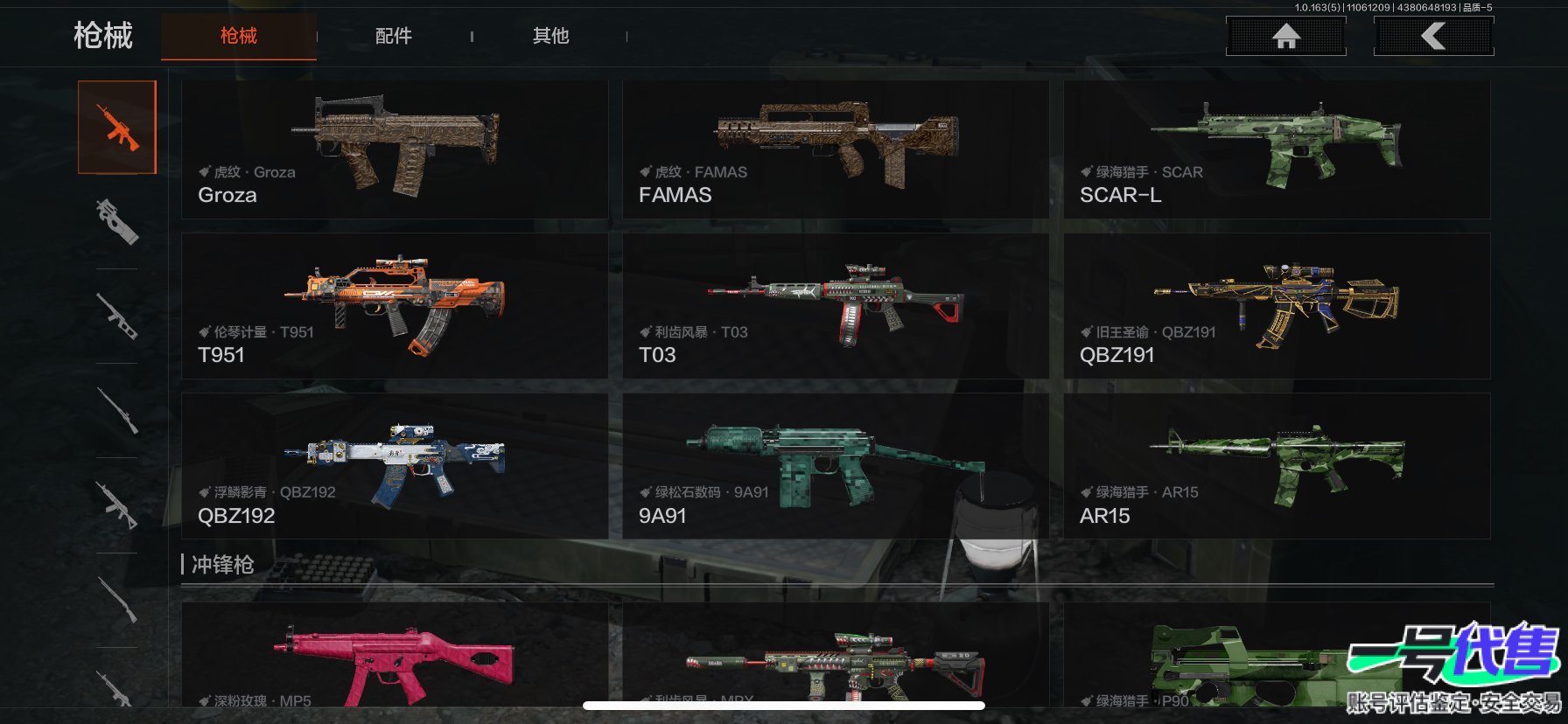
Task: Select the blue-white QBZ192 skin
Action: (x=394, y=466)
